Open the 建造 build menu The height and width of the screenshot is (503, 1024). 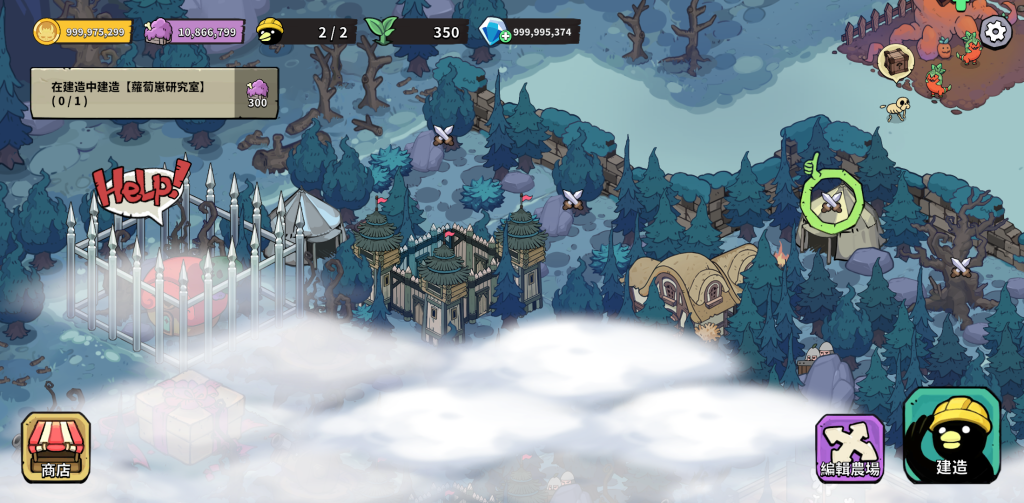pyautogui.click(x=952, y=437)
